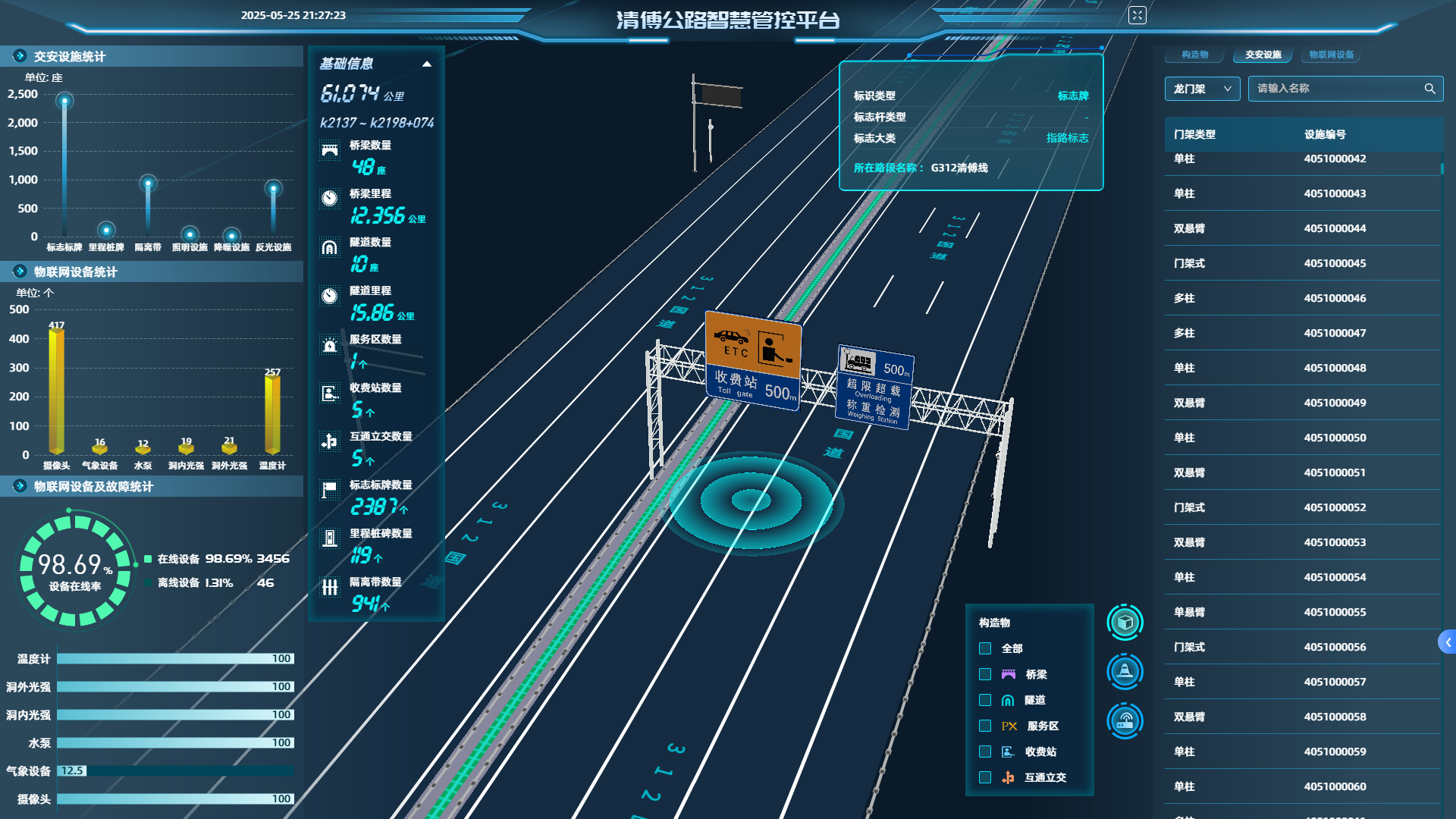Enable the 隧道 checkbox
Viewport: 1456px width, 819px height.
click(x=985, y=700)
